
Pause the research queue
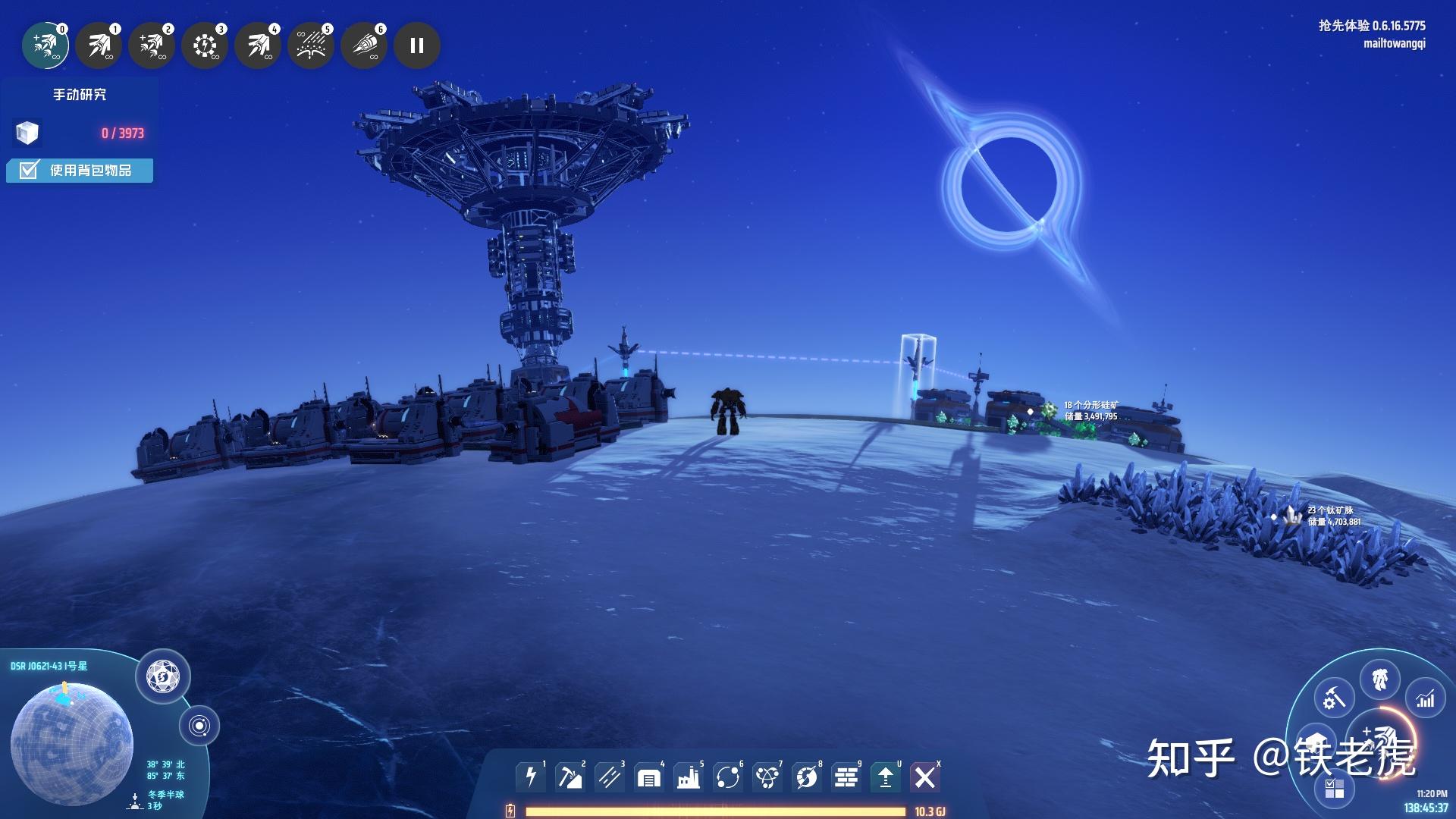[417, 46]
